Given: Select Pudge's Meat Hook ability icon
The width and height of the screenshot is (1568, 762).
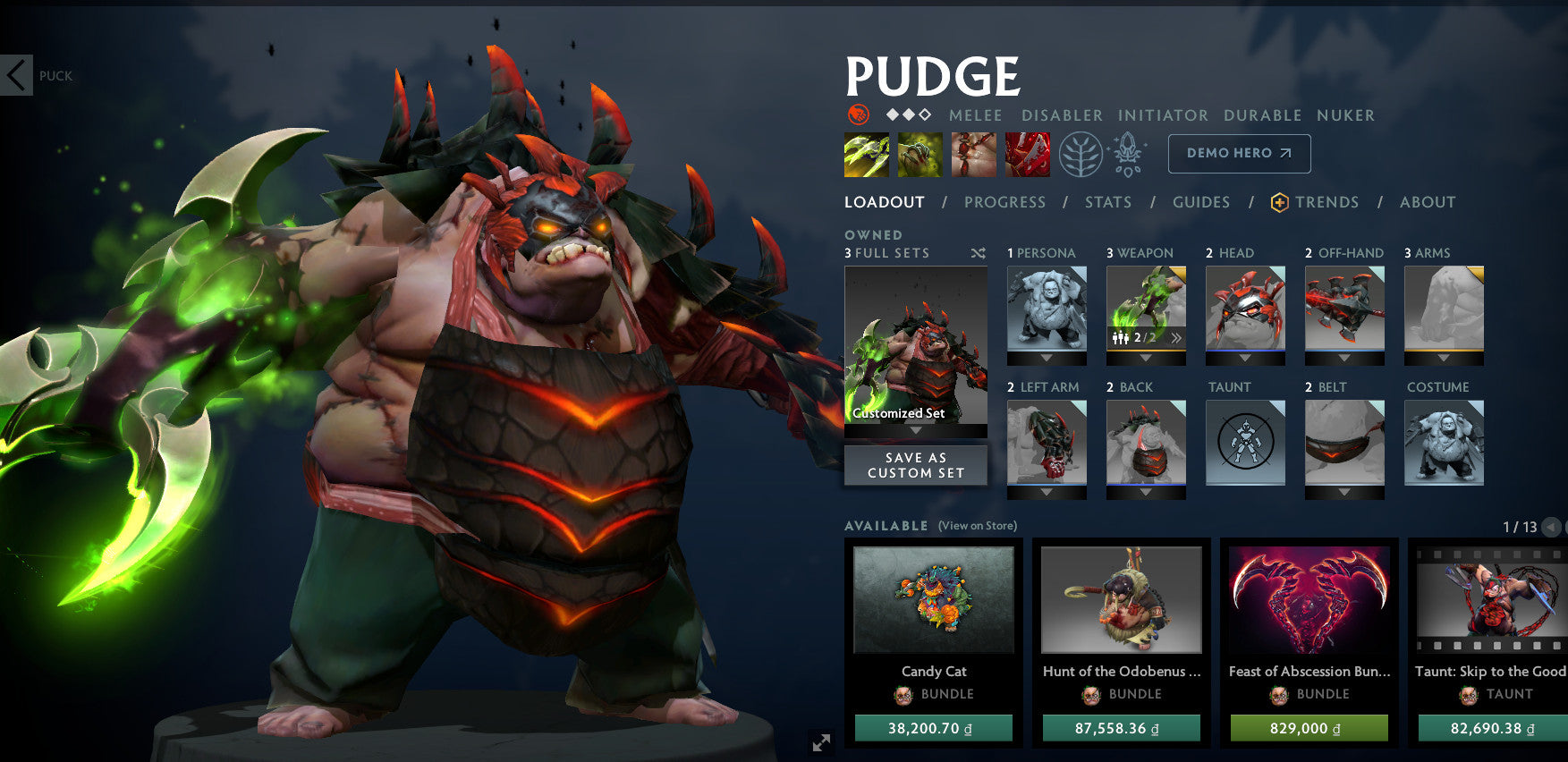Looking at the screenshot, I should click(x=866, y=153).
